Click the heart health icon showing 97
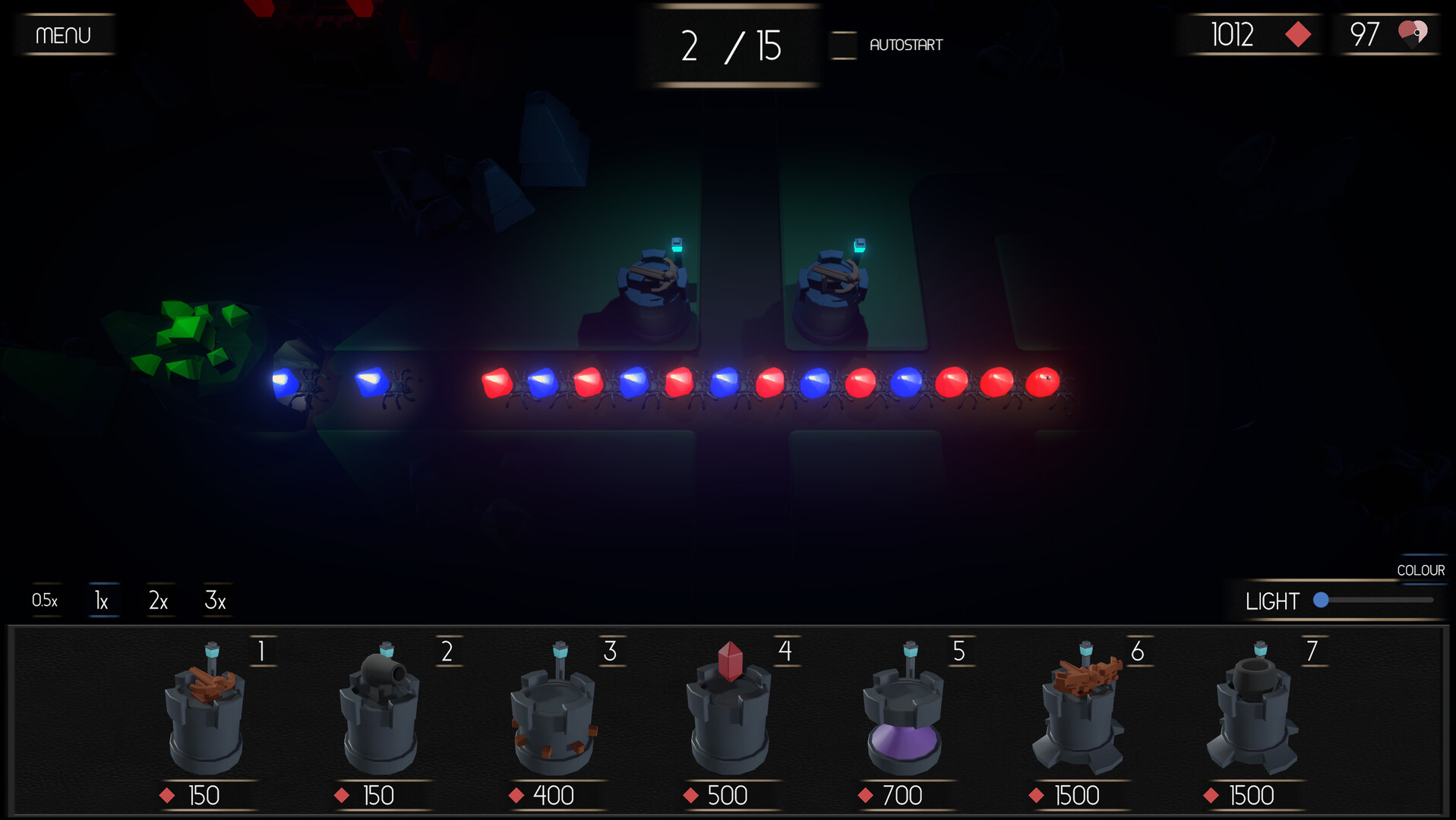 pos(1410,34)
